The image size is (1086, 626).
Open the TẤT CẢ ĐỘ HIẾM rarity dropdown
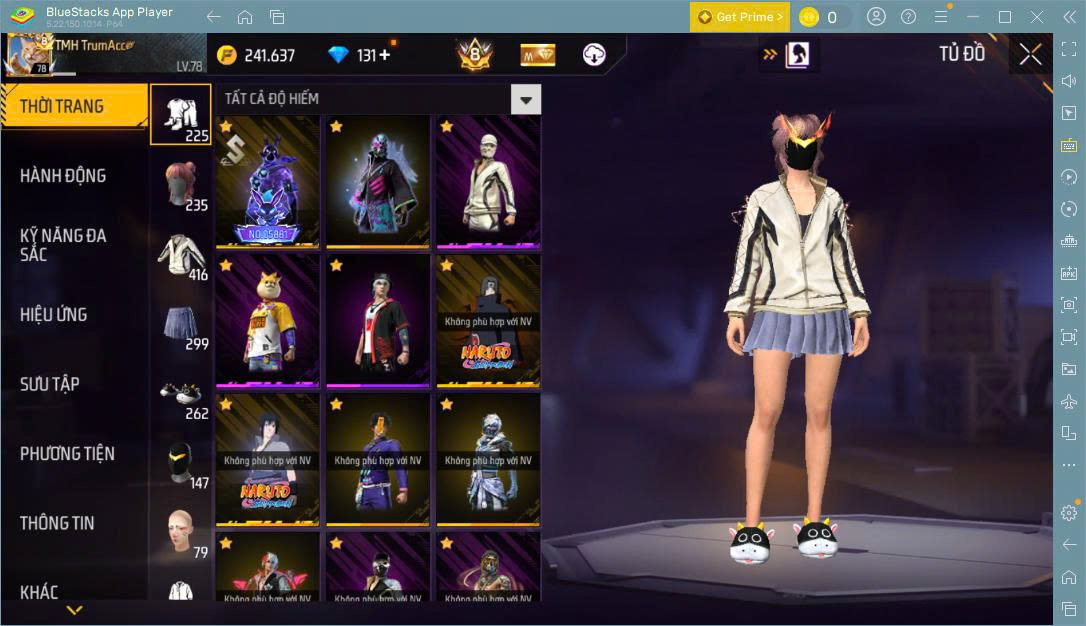tap(526, 99)
